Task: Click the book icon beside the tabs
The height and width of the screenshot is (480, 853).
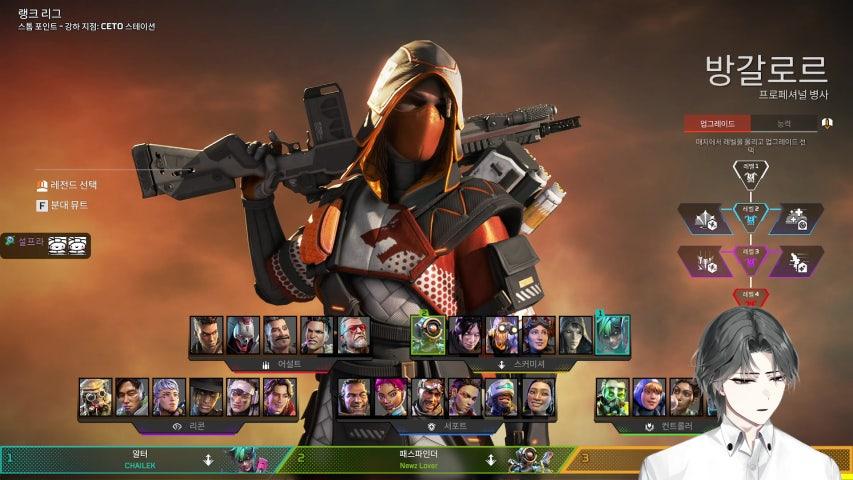Action: [827, 124]
